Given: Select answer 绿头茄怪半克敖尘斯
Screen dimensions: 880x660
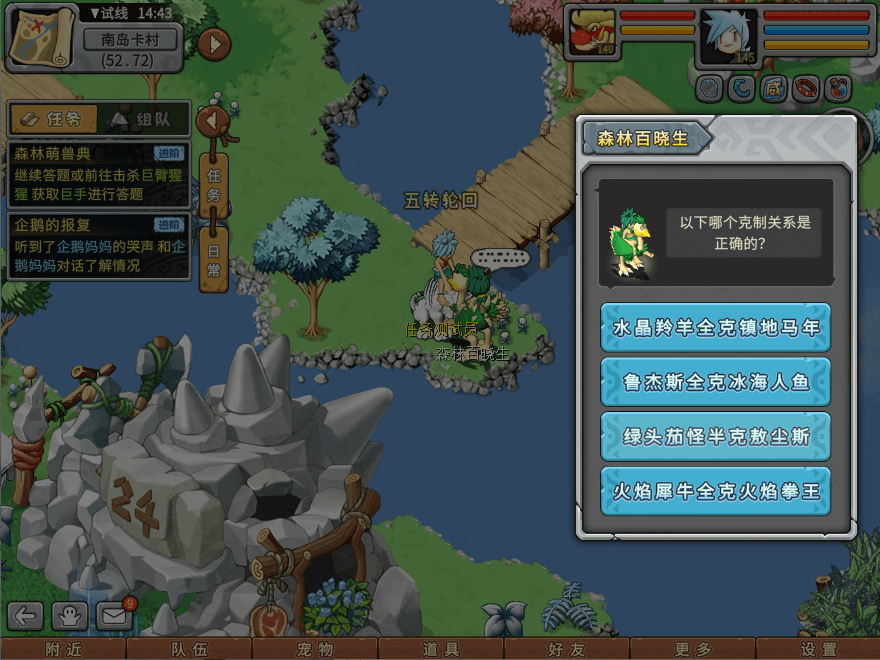Looking at the screenshot, I should point(715,437).
